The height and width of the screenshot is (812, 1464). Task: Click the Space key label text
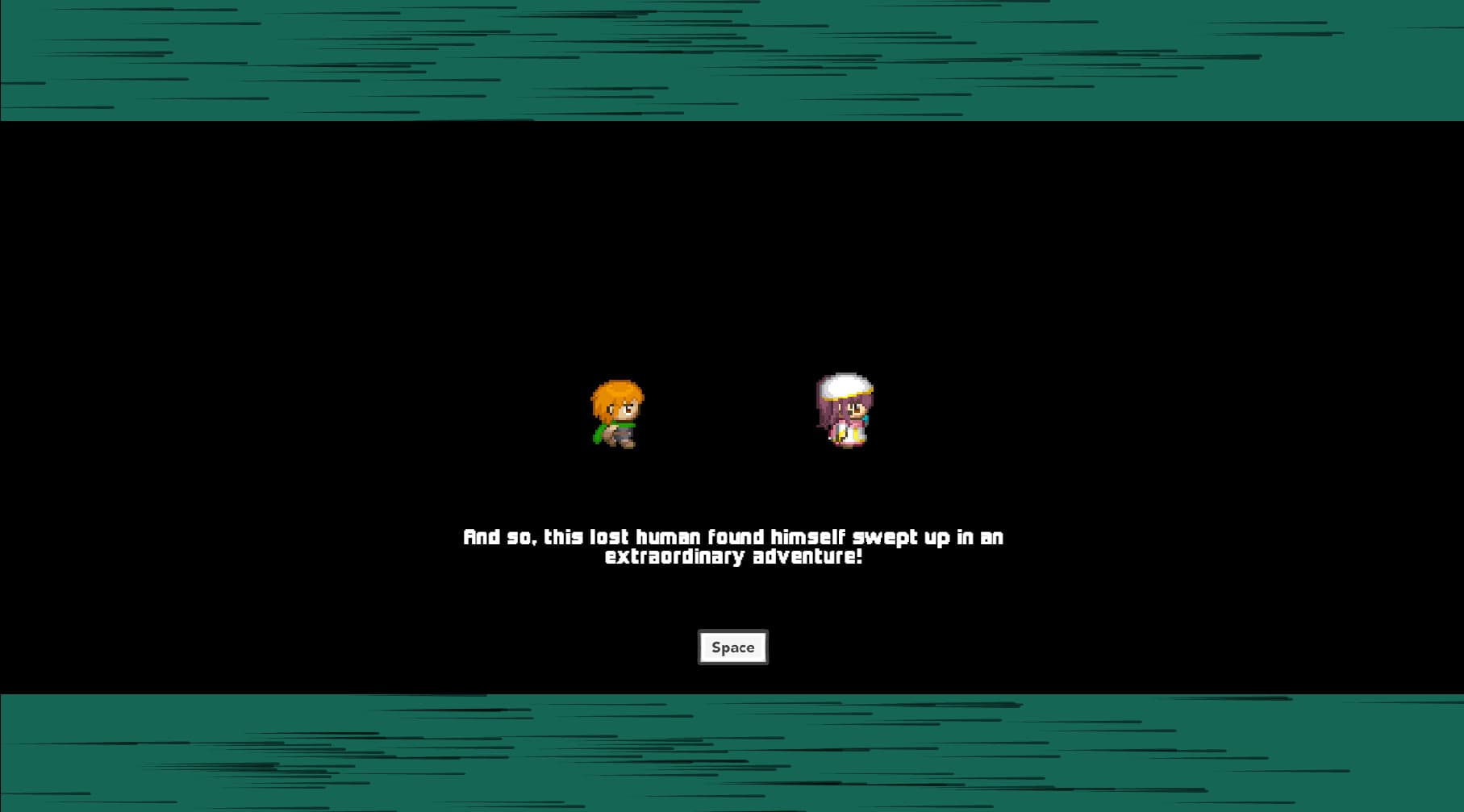click(732, 647)
